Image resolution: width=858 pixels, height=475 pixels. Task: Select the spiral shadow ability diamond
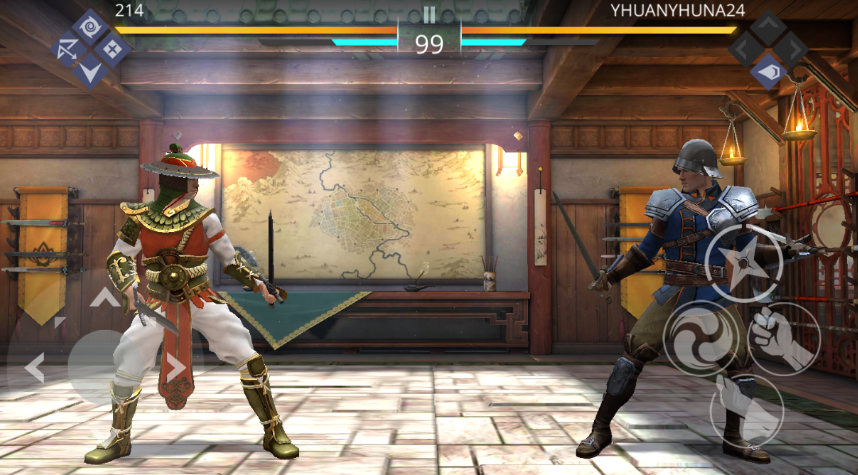(90, 26)
